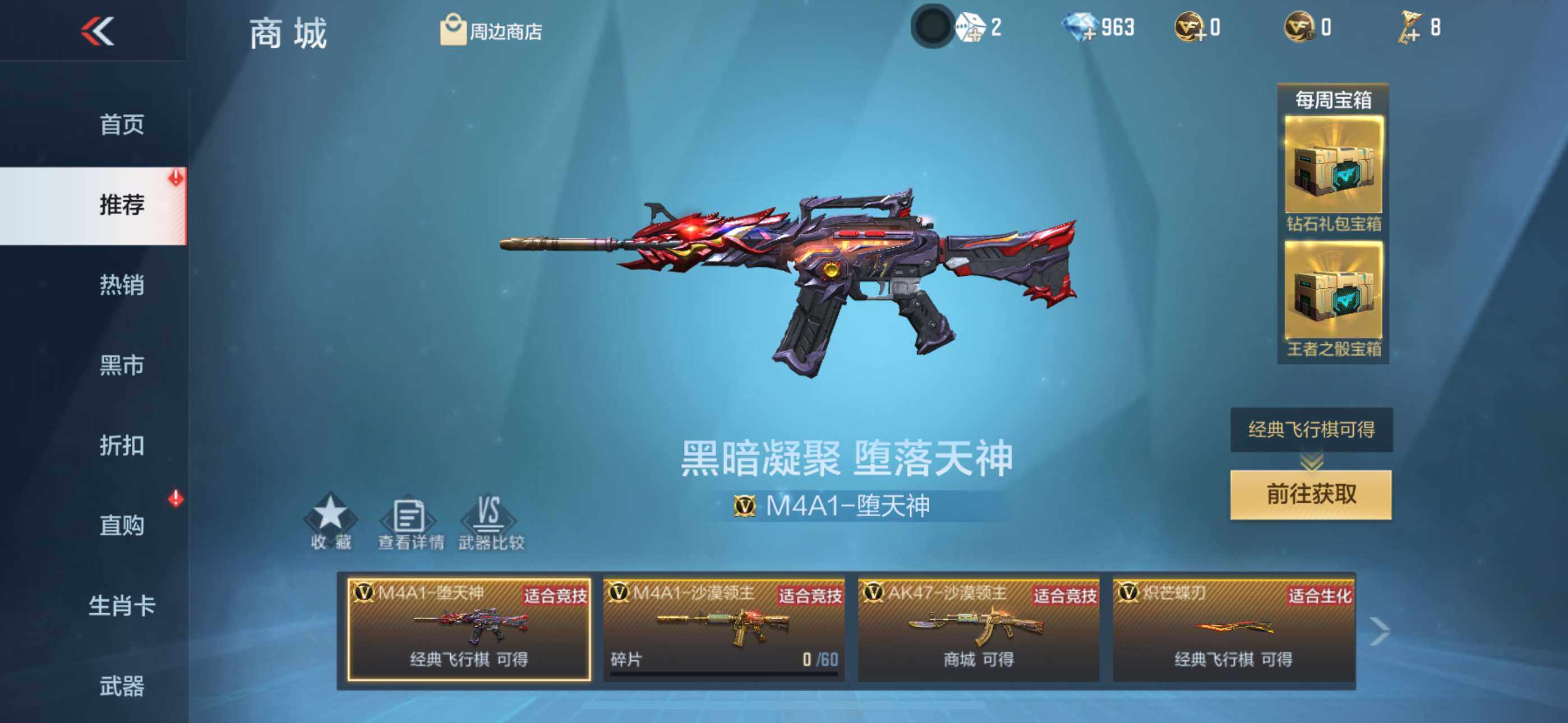
Task: Click the 前往获取 go-obtain button
Action: pyautogui.click(x=1311, y=494)
